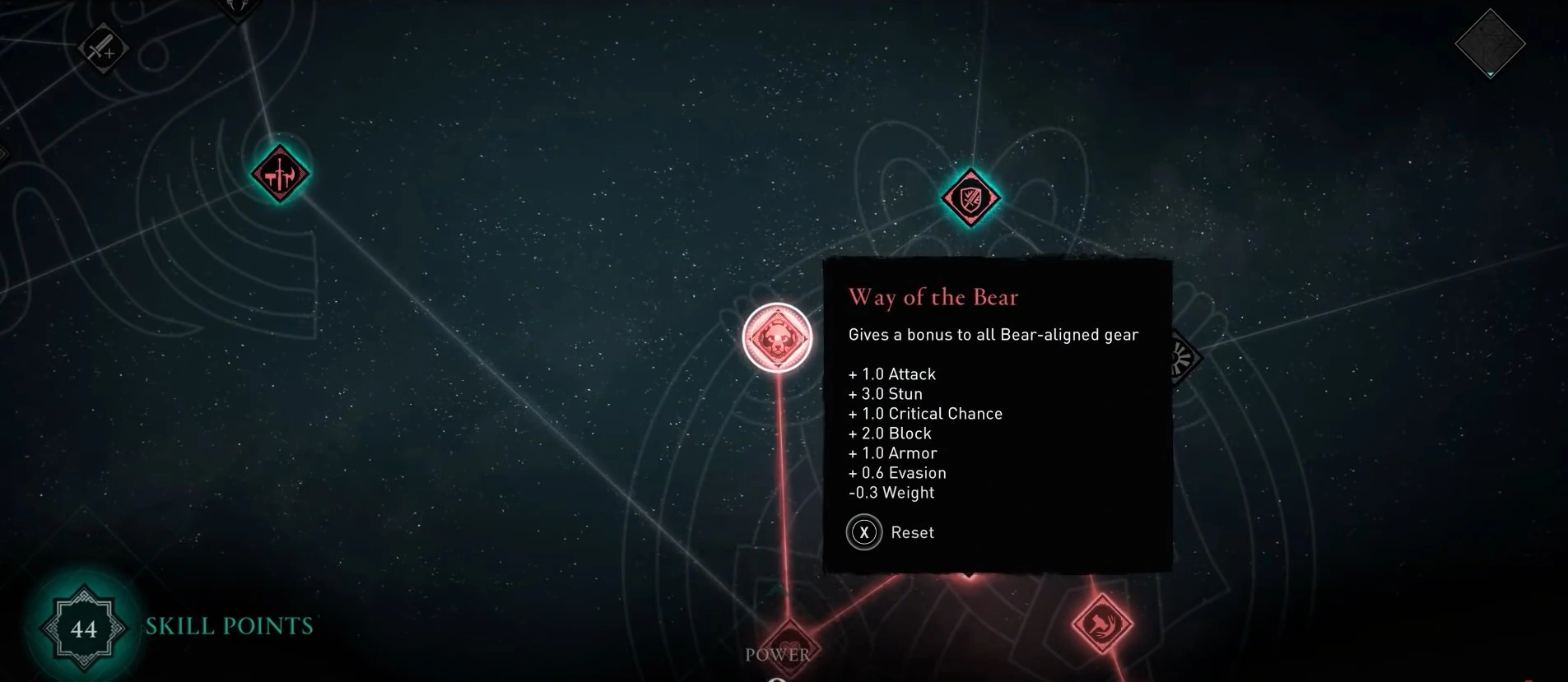Click the dark diamond node in top-right corner

tap(1490, 44)
